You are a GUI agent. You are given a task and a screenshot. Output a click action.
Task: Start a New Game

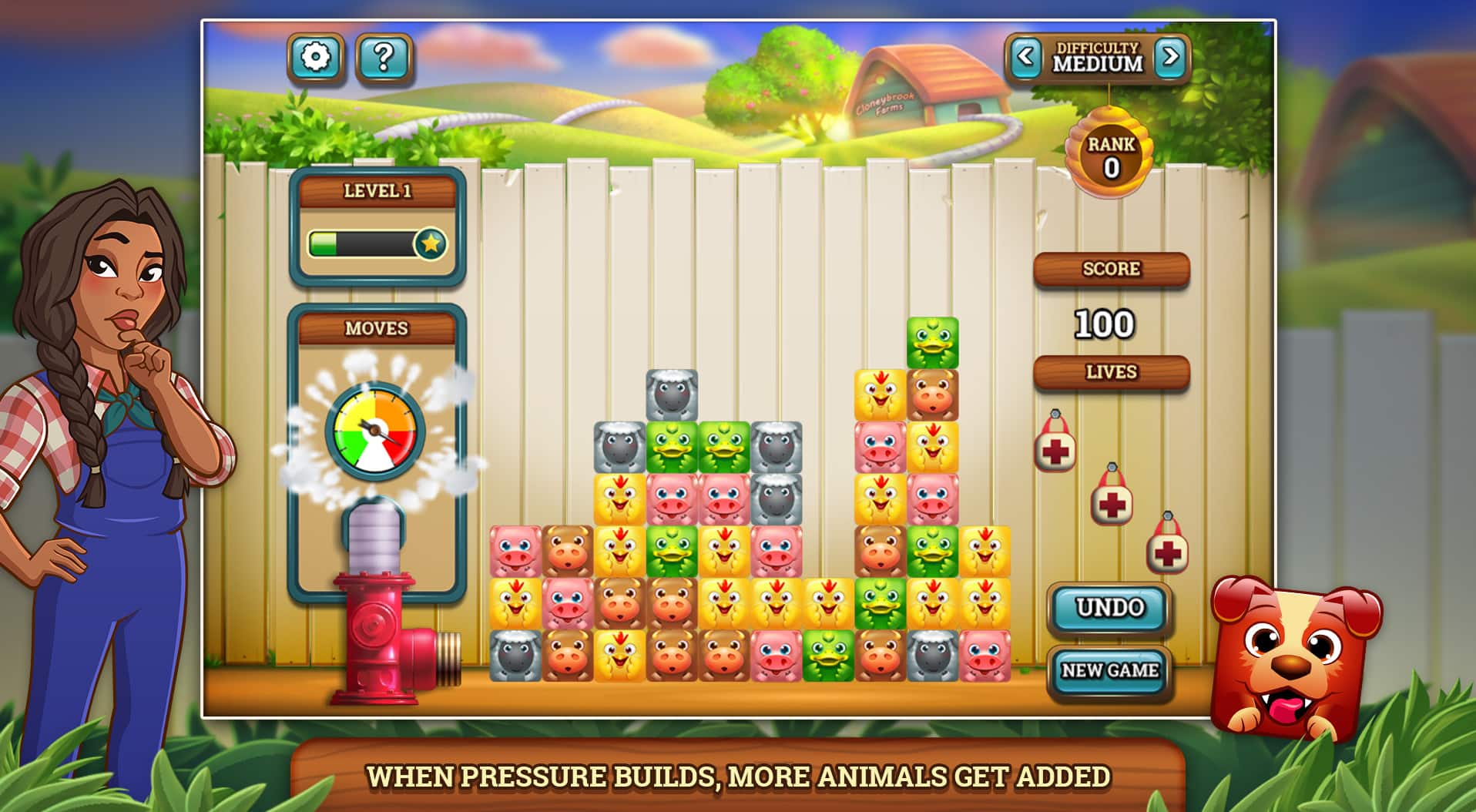[1110, 669]
